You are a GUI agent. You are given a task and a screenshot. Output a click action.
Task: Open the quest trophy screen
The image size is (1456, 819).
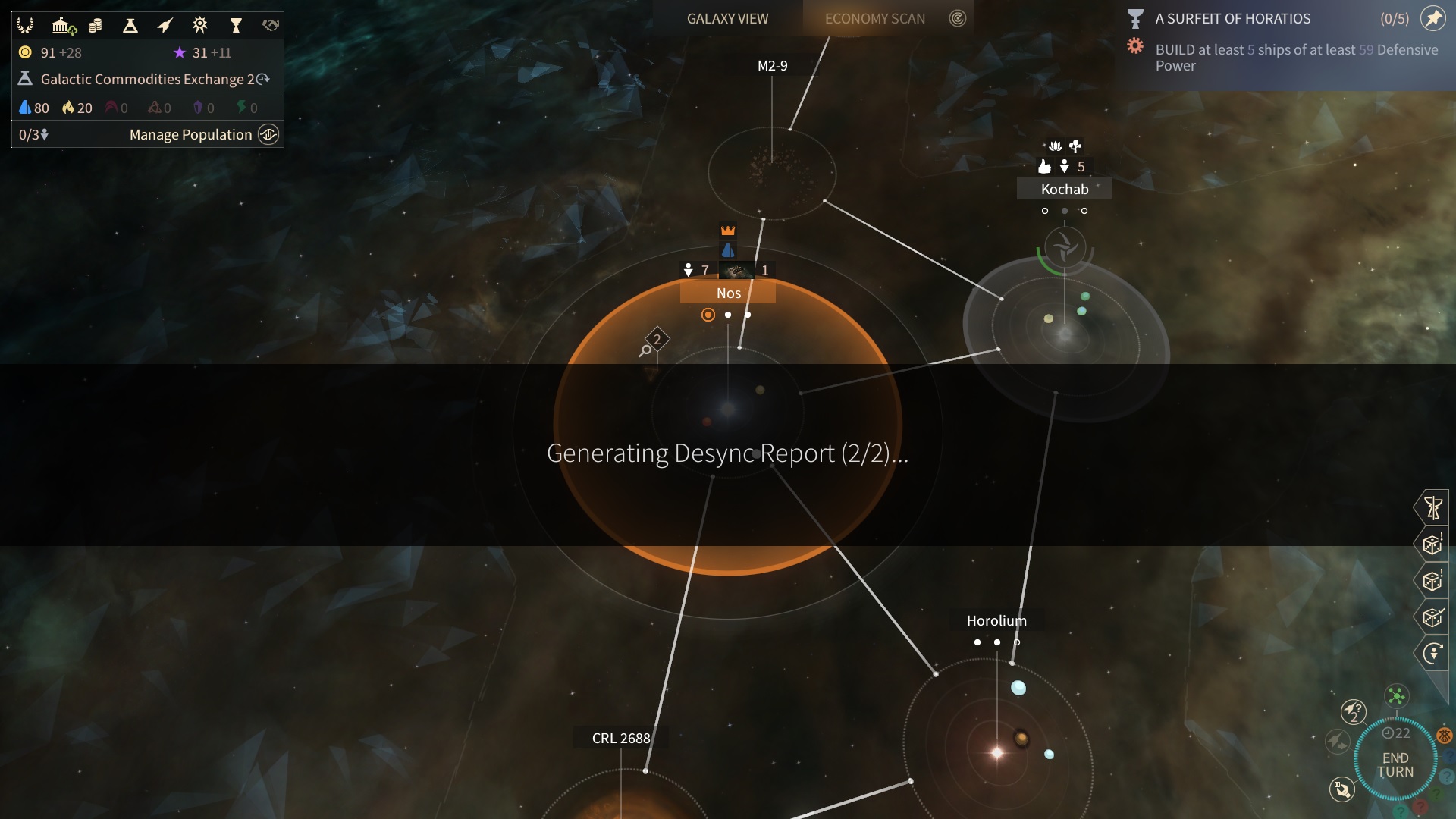click(236, 26)
